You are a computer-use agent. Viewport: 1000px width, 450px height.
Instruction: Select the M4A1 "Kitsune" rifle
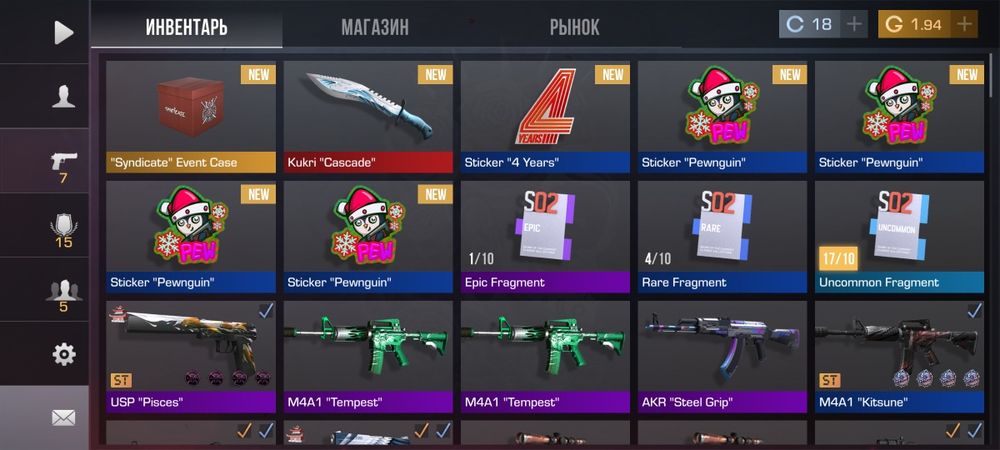(899, 356)
